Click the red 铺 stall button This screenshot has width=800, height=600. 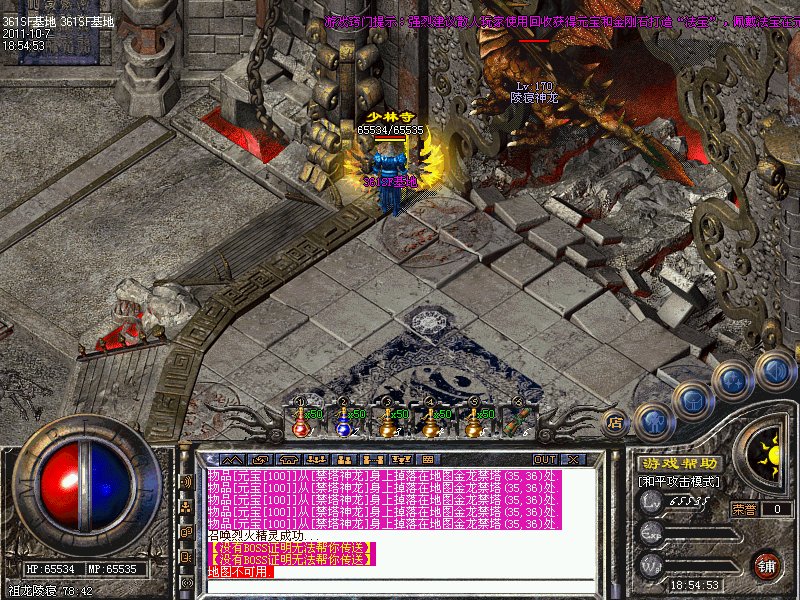coord(767,566)
